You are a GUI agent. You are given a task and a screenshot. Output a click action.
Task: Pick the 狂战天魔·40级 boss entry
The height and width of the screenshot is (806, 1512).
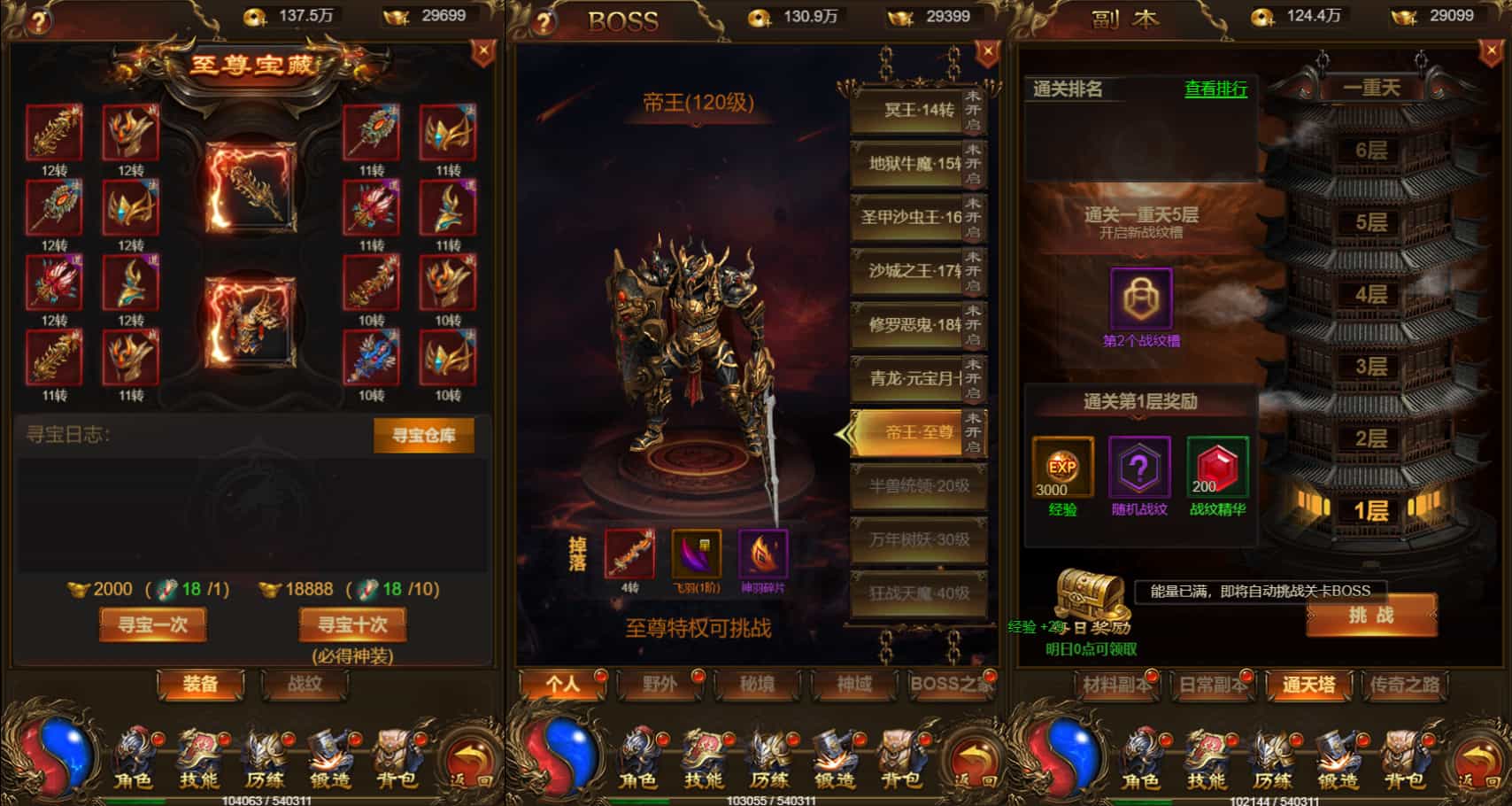918,593
